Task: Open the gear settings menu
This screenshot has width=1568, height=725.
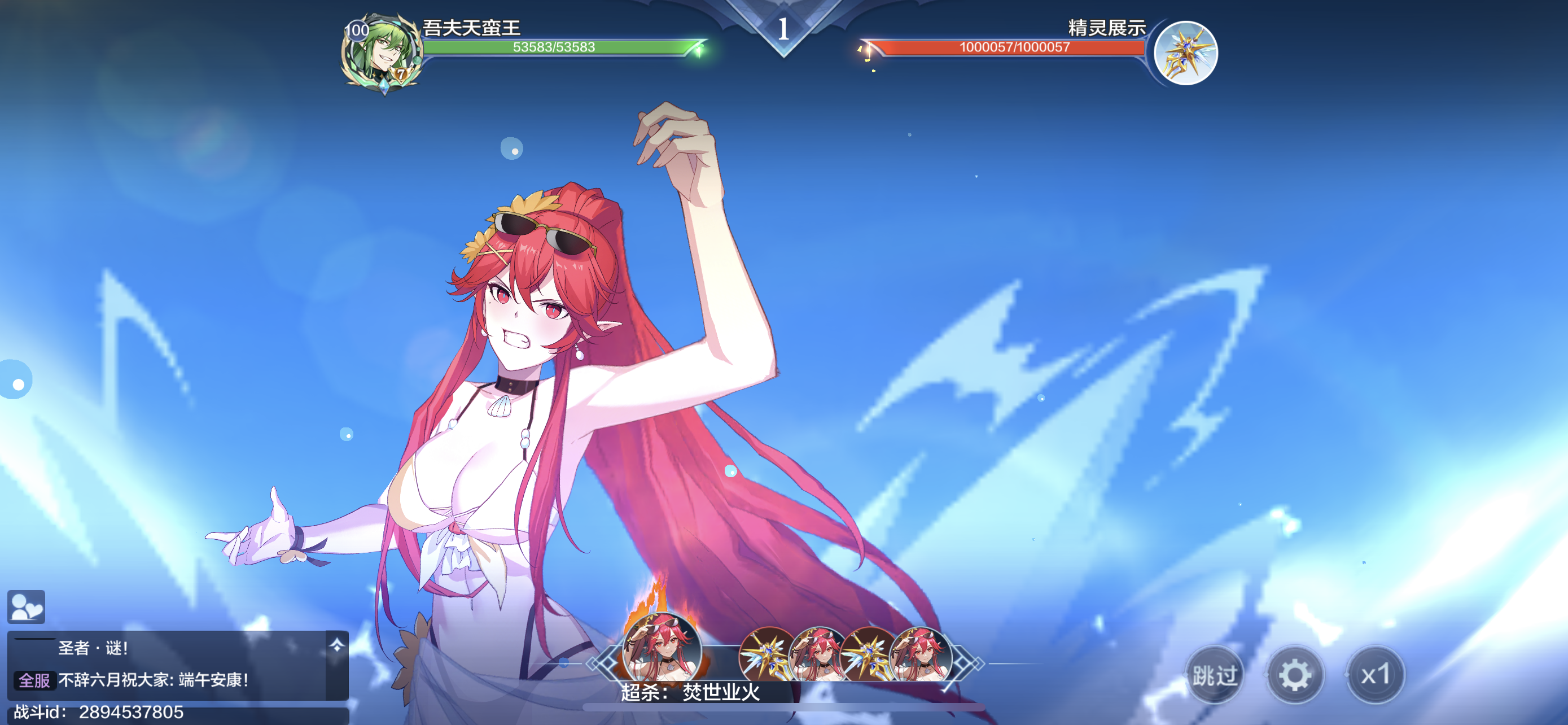Action: pyautogui.click(x=1295, y=675)
